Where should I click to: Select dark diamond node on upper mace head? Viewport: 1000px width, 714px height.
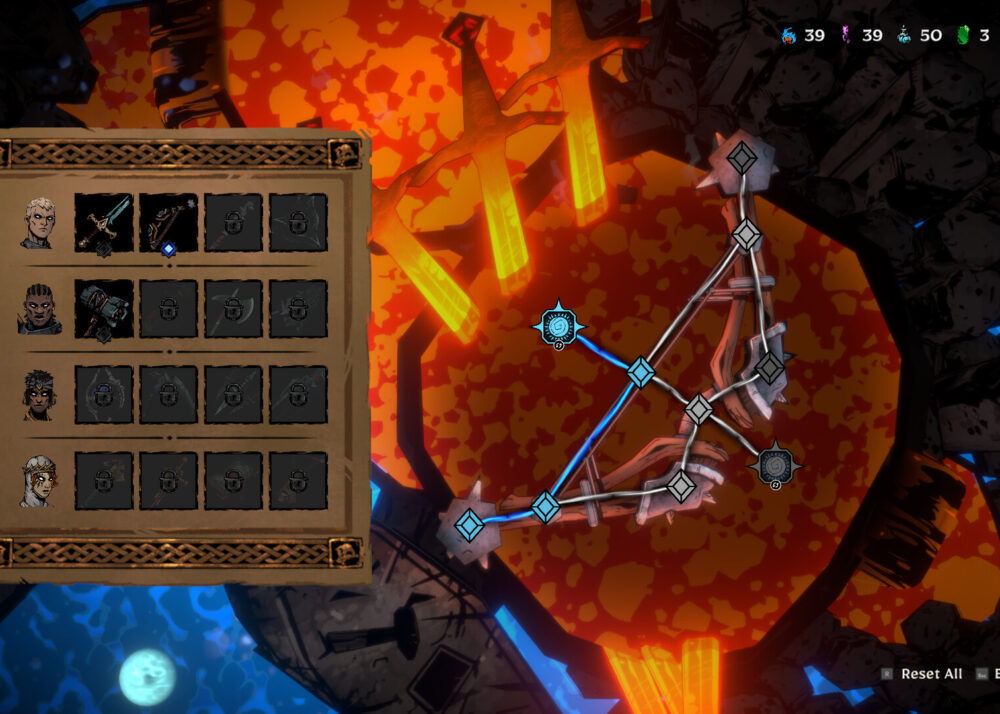pyautogui.click(x=742, y=158)
